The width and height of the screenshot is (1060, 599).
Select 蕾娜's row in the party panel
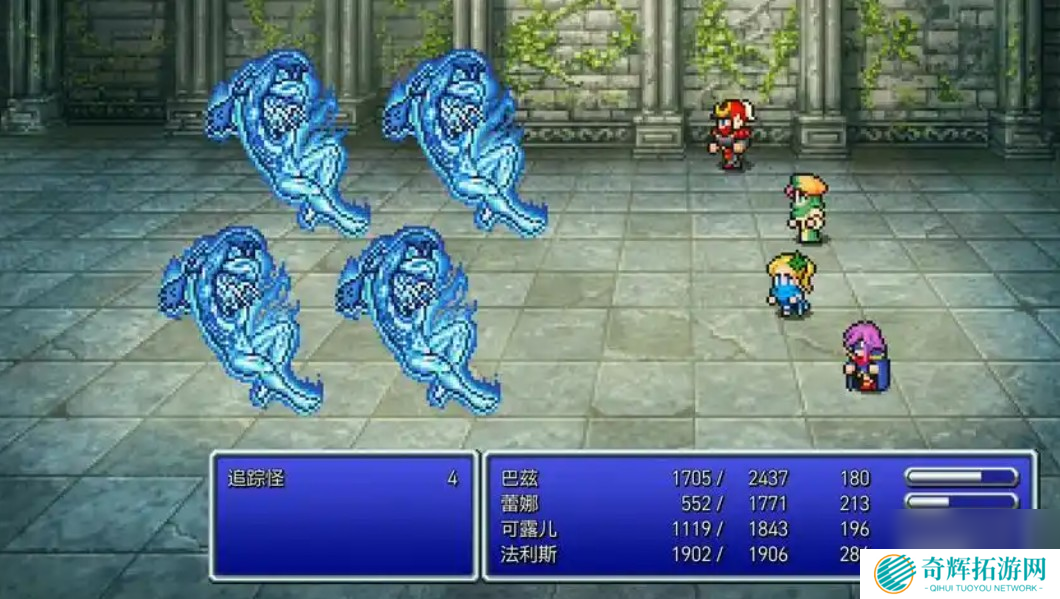[520, 504]
